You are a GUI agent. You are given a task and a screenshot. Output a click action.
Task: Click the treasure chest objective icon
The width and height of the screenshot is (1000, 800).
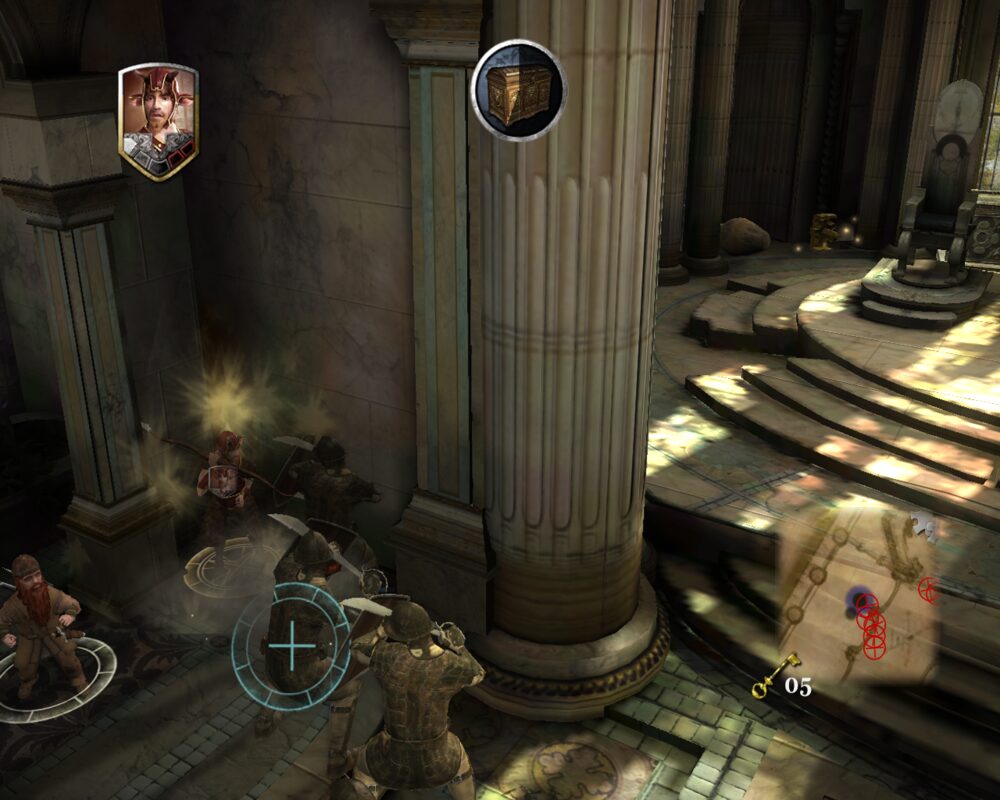click(x=518, y=90)
